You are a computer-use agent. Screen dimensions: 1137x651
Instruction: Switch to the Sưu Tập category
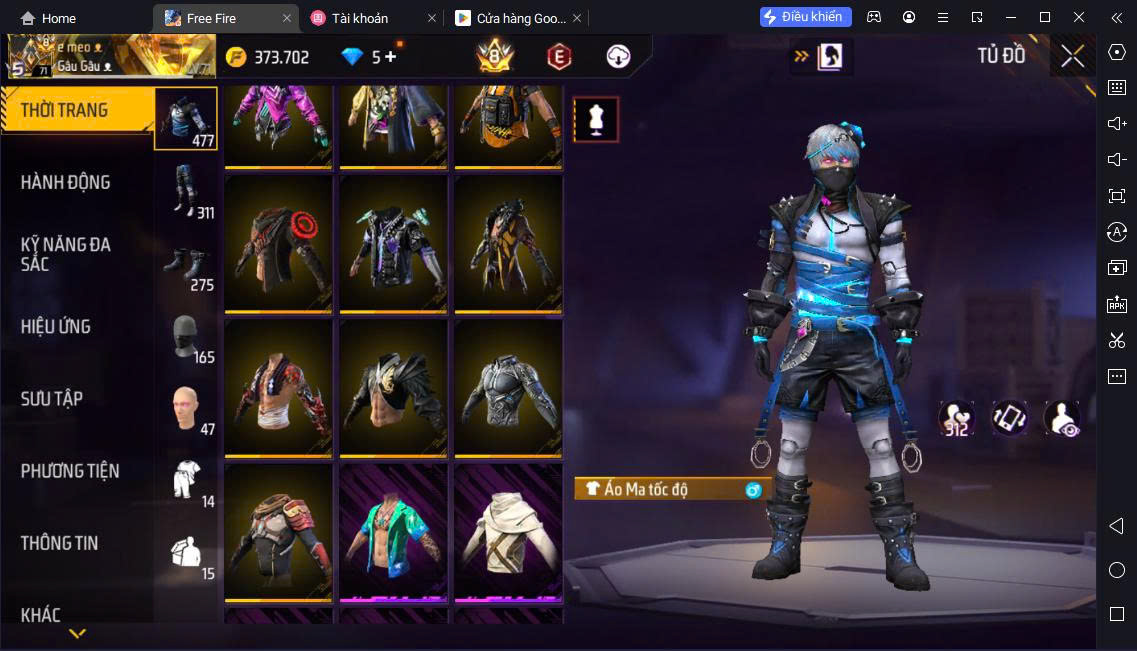52,399
